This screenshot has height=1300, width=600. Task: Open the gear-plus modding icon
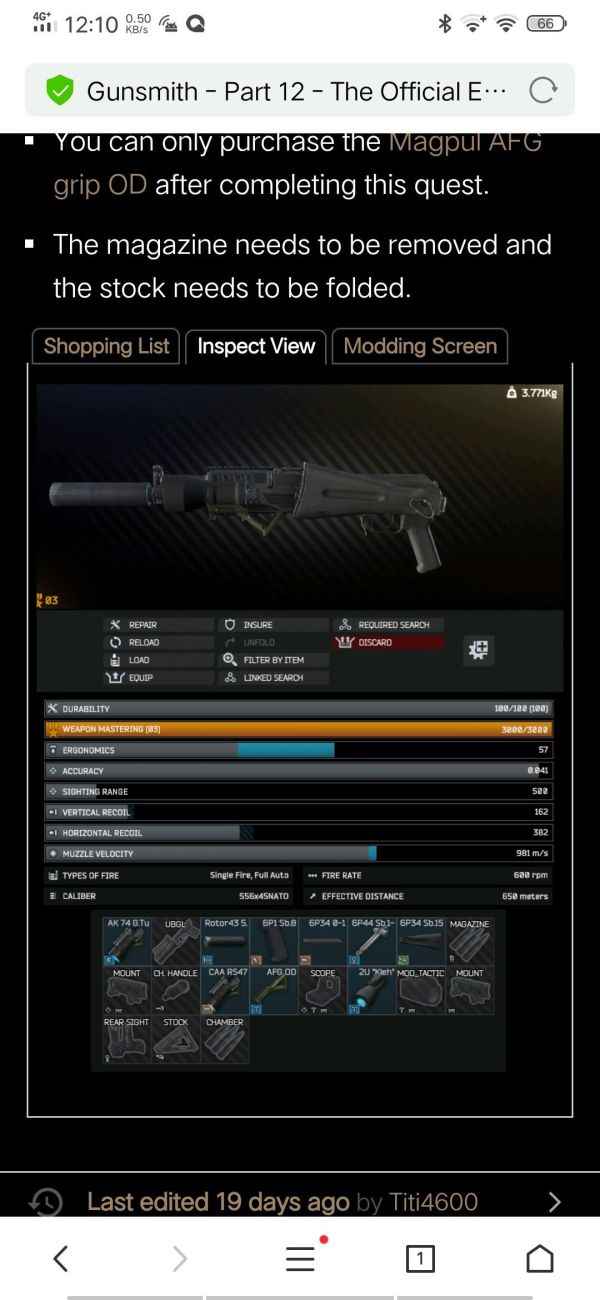point(479,650)
